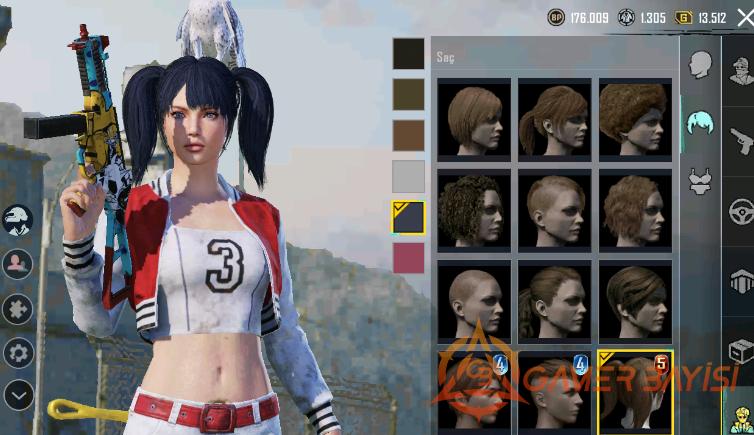
Task: Open the weapon skins category
Action: coord(740,140)
